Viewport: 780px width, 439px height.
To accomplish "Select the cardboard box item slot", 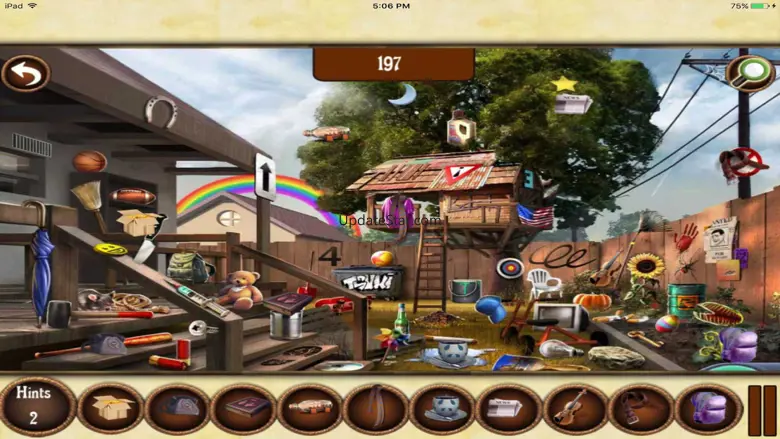I will click(x=112, y=408).
